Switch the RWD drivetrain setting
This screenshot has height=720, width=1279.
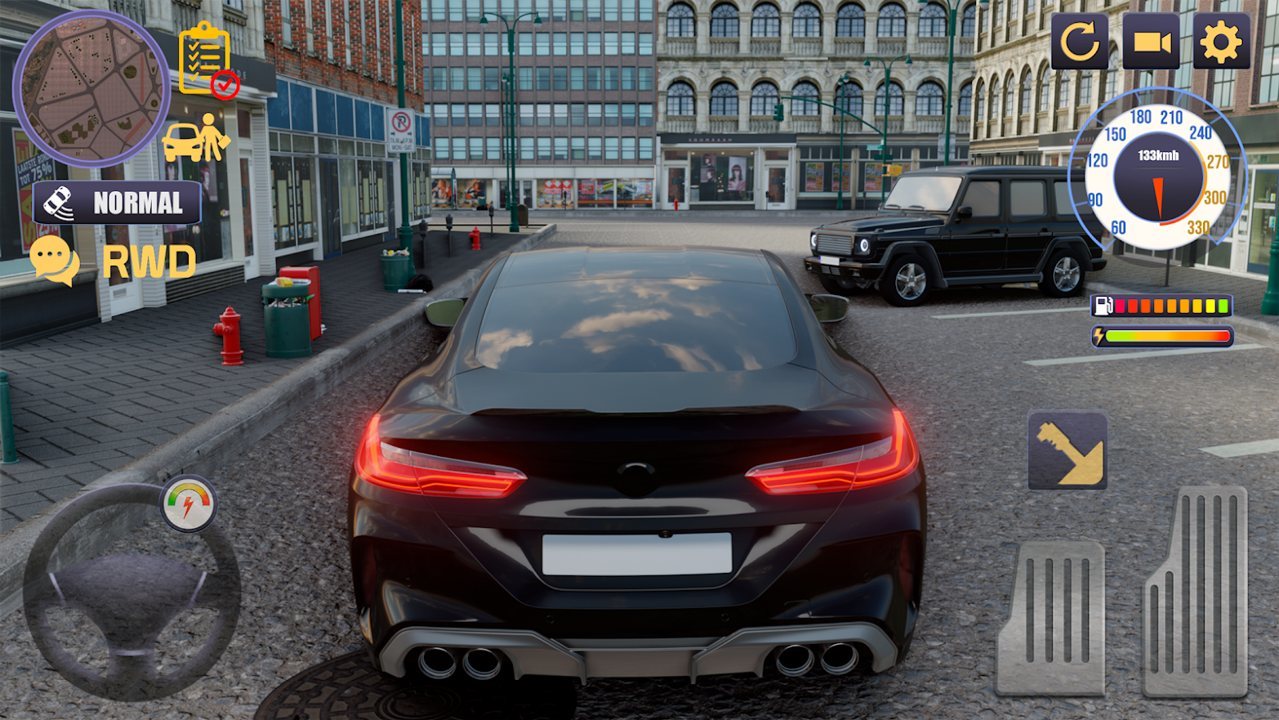point(148,262)
